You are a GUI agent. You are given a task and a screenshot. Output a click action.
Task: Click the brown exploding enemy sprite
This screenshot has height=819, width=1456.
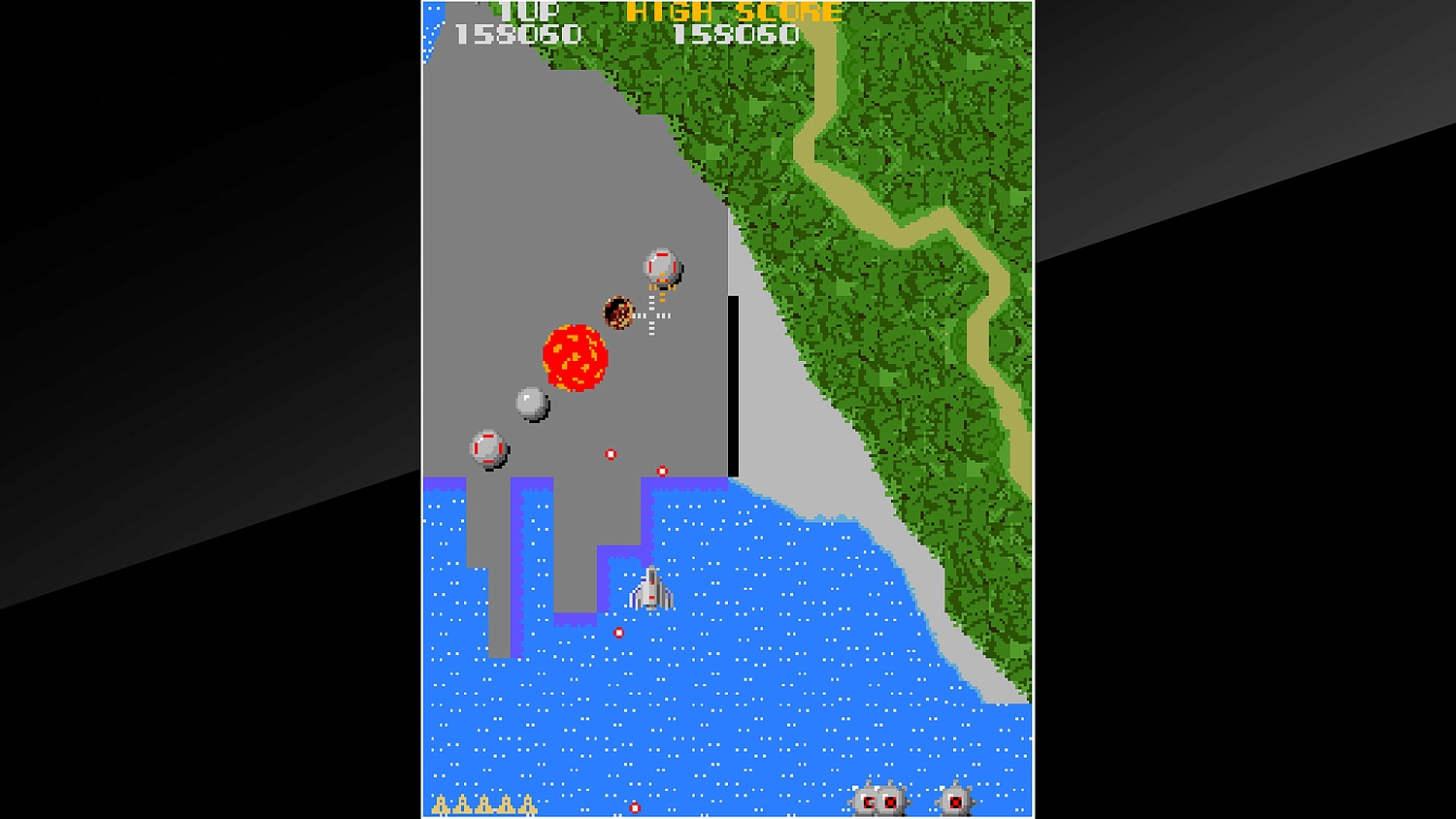pos(618,311)
